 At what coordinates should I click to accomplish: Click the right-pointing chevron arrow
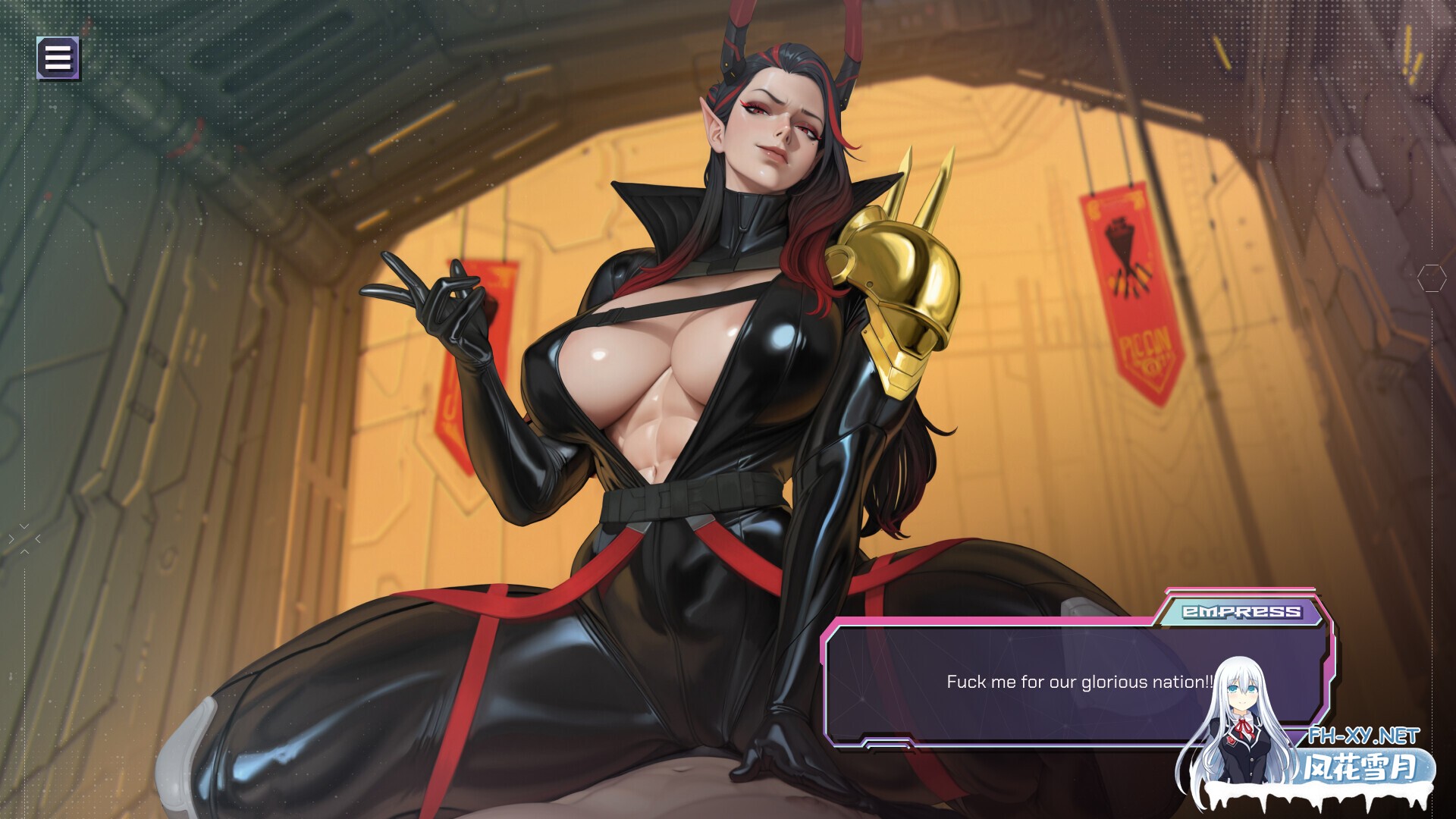point(11,539)
